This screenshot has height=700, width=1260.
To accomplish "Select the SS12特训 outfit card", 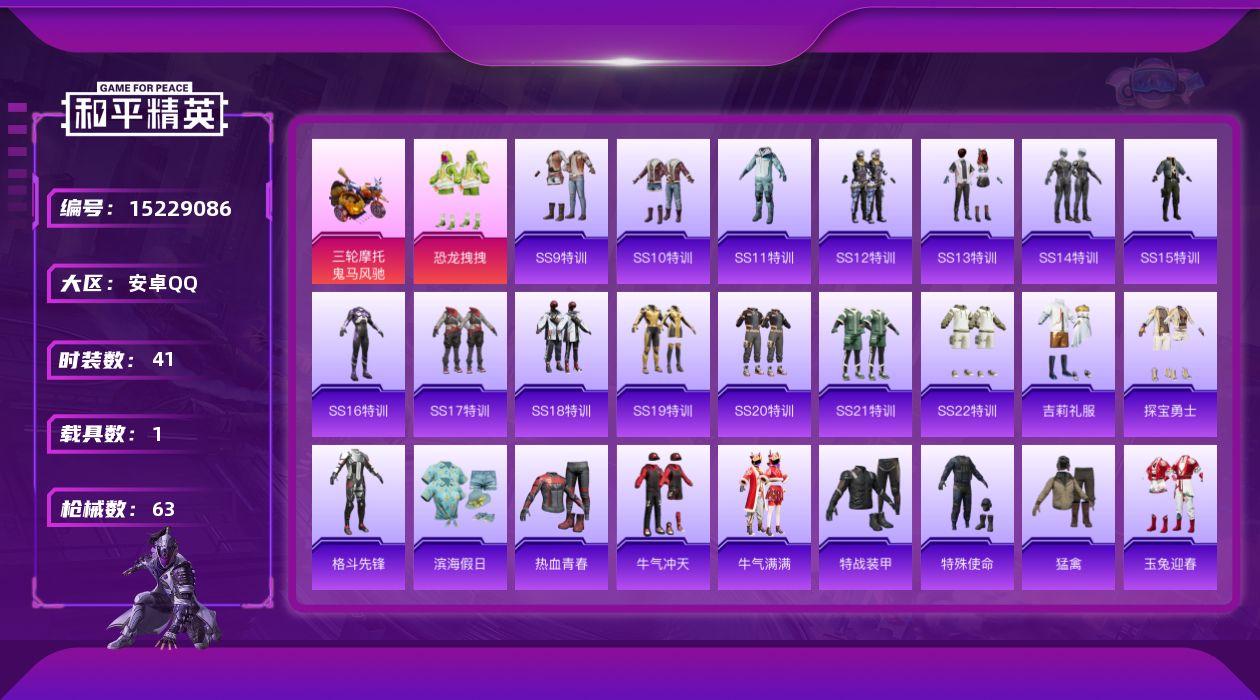I will pyautogui.click(x=865, y=211).
